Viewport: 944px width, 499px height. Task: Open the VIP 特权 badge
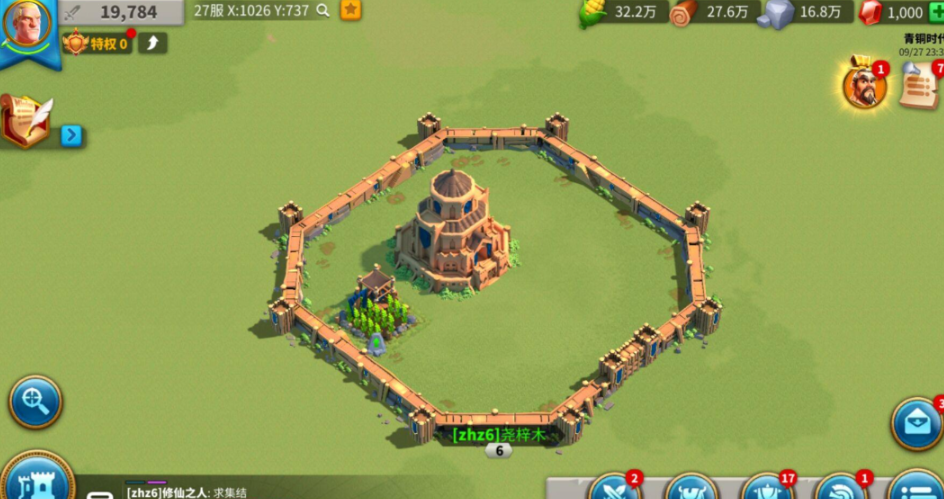click(x=98, y=44)
